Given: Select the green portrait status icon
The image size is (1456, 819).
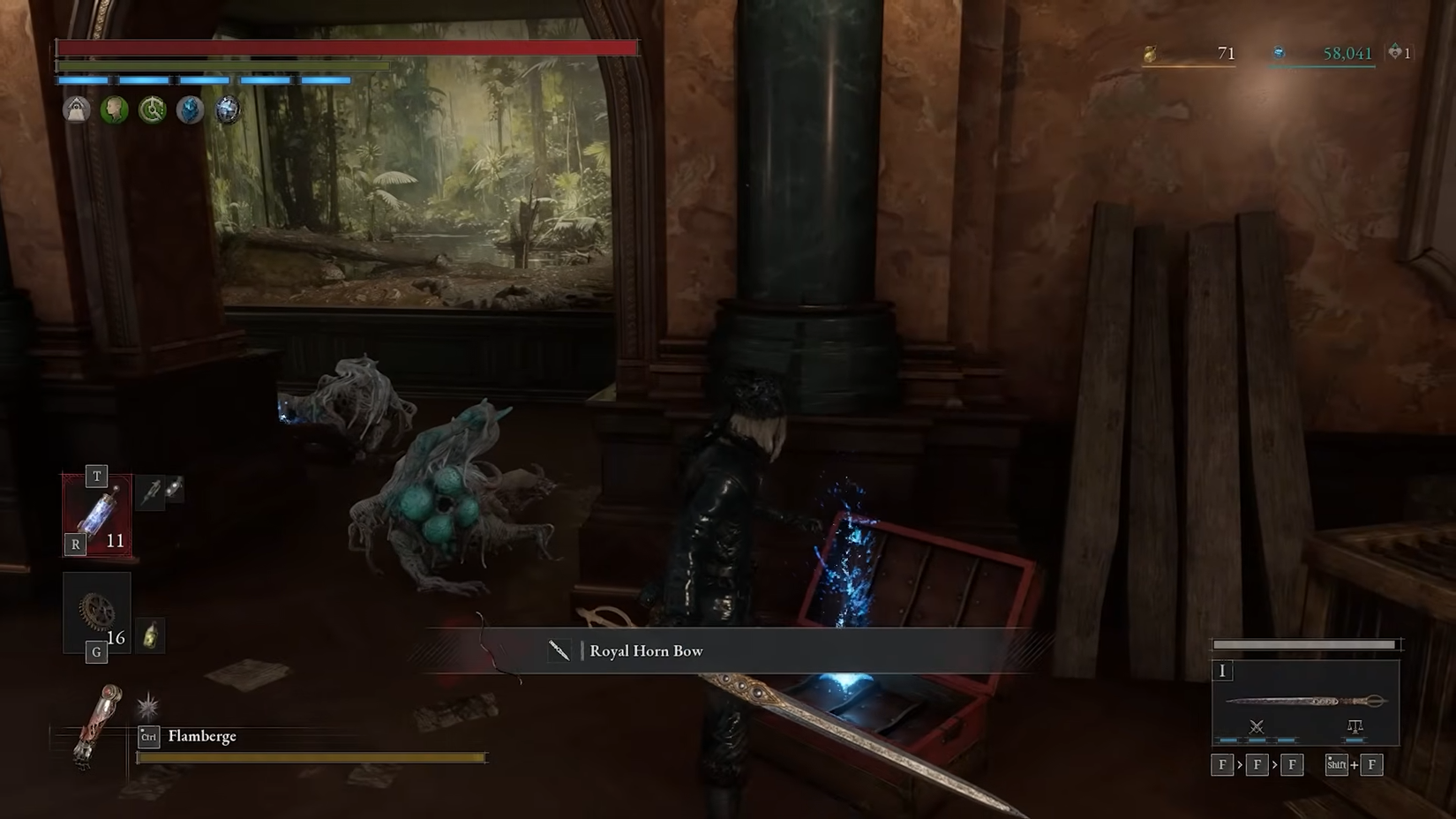Looking at the screenshot, I should pos(115,110).
